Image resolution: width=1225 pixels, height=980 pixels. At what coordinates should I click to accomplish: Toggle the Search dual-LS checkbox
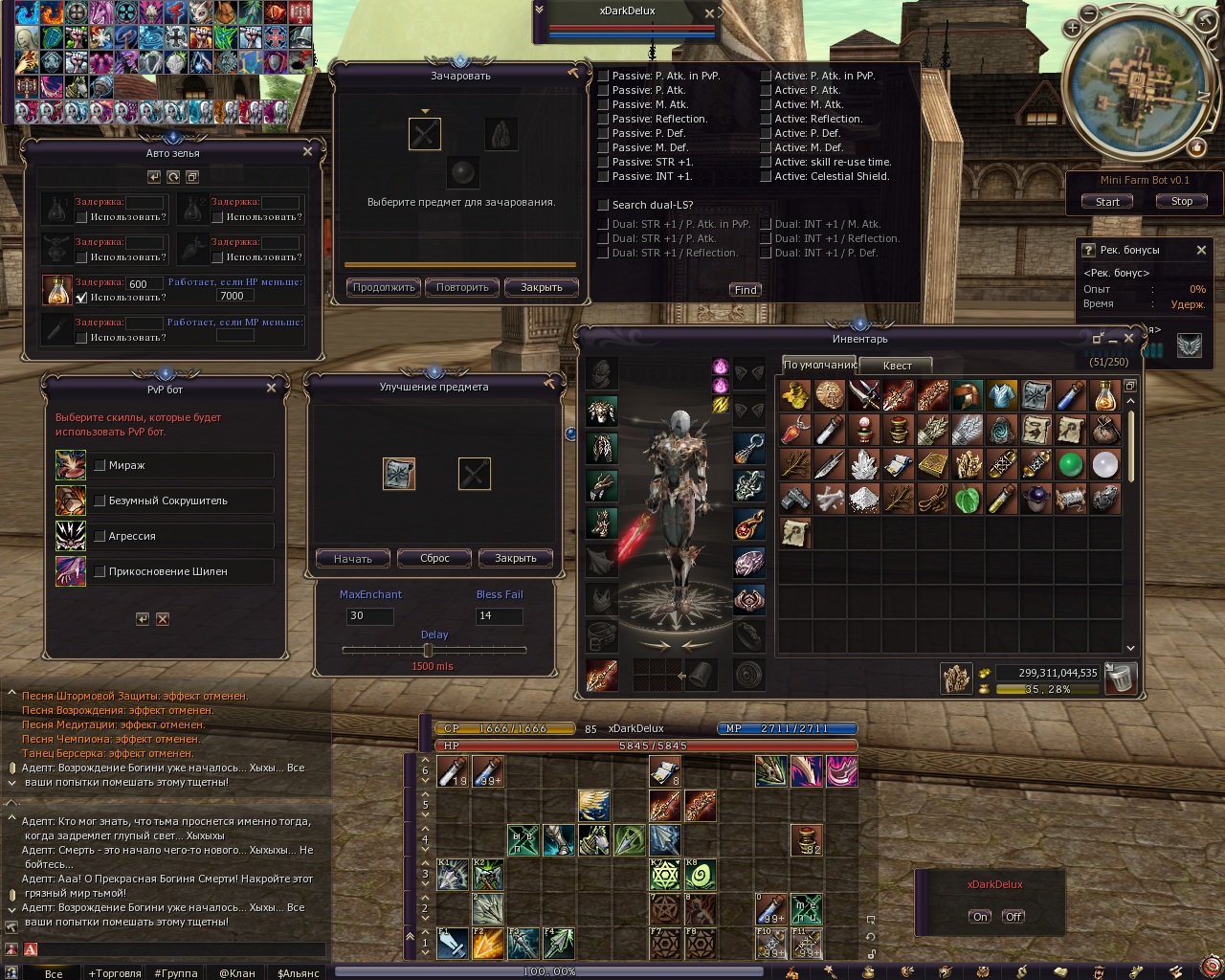coord(604,205)
